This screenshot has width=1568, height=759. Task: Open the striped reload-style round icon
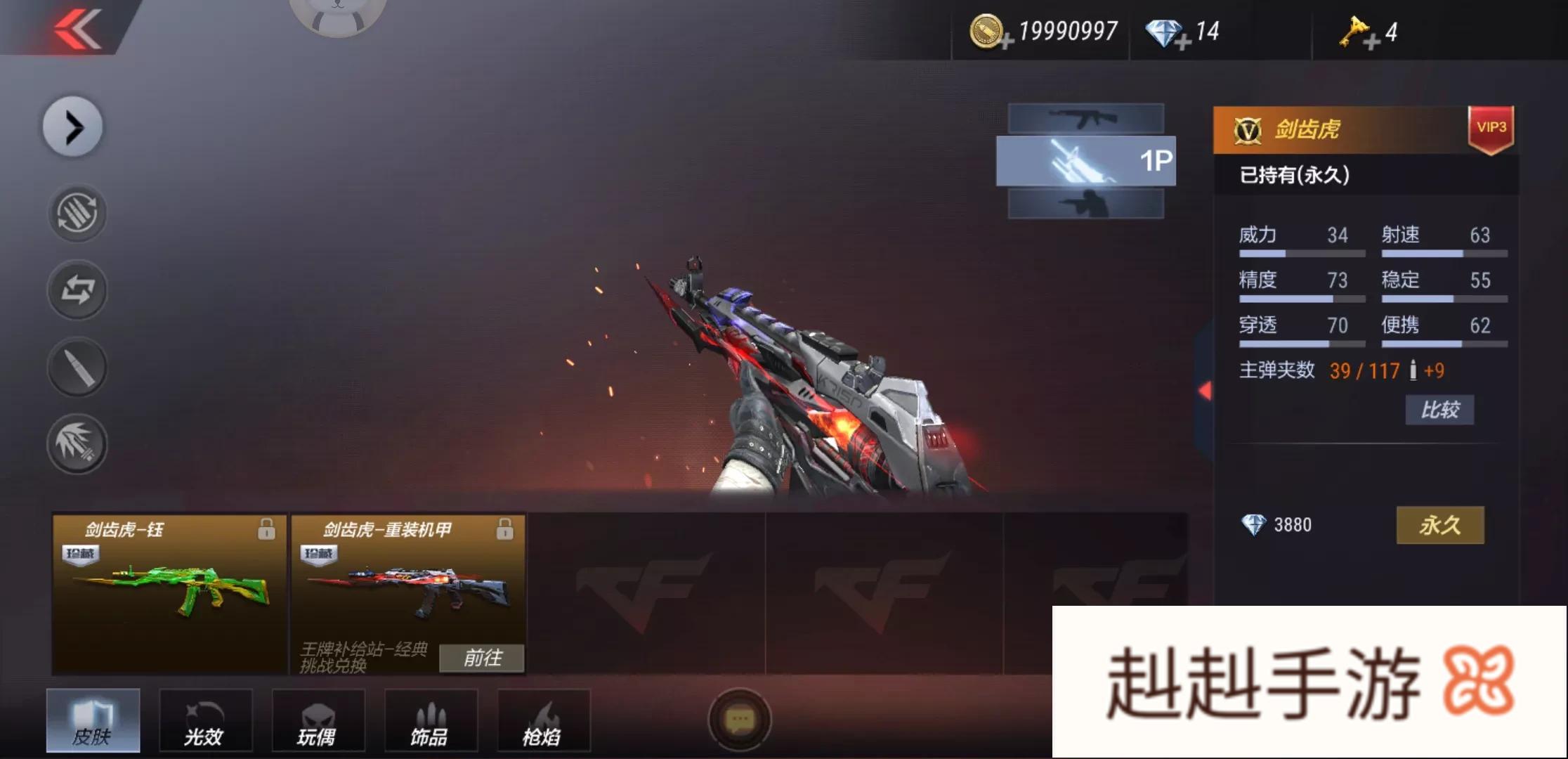point(77,213)
